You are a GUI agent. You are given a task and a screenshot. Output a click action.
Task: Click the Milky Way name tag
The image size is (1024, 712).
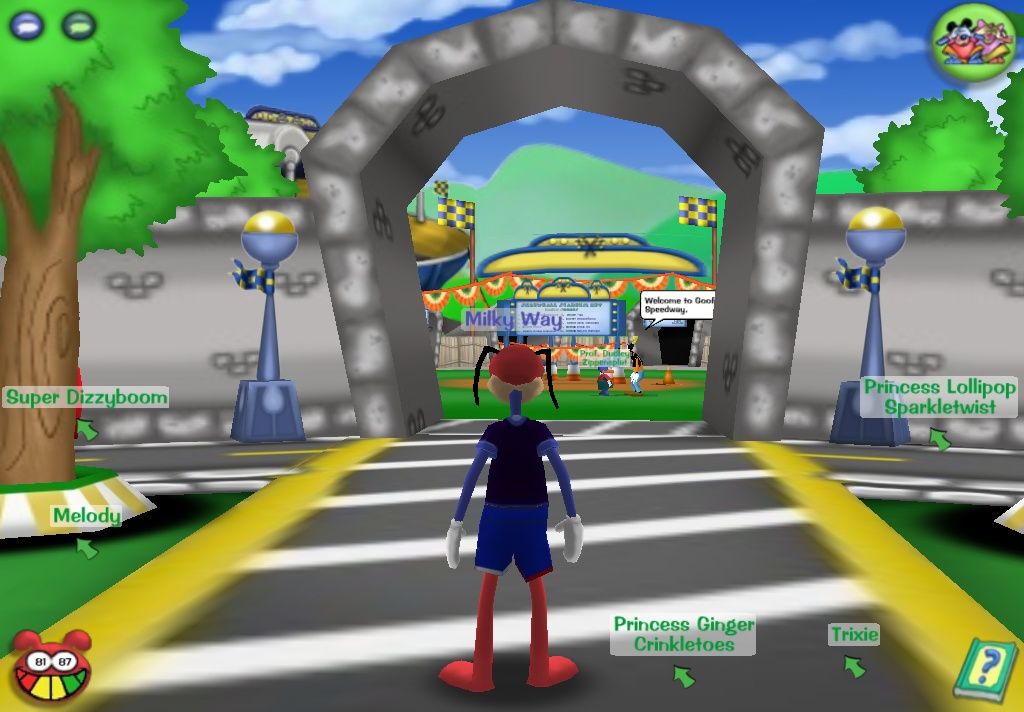(x=514, y=319)
